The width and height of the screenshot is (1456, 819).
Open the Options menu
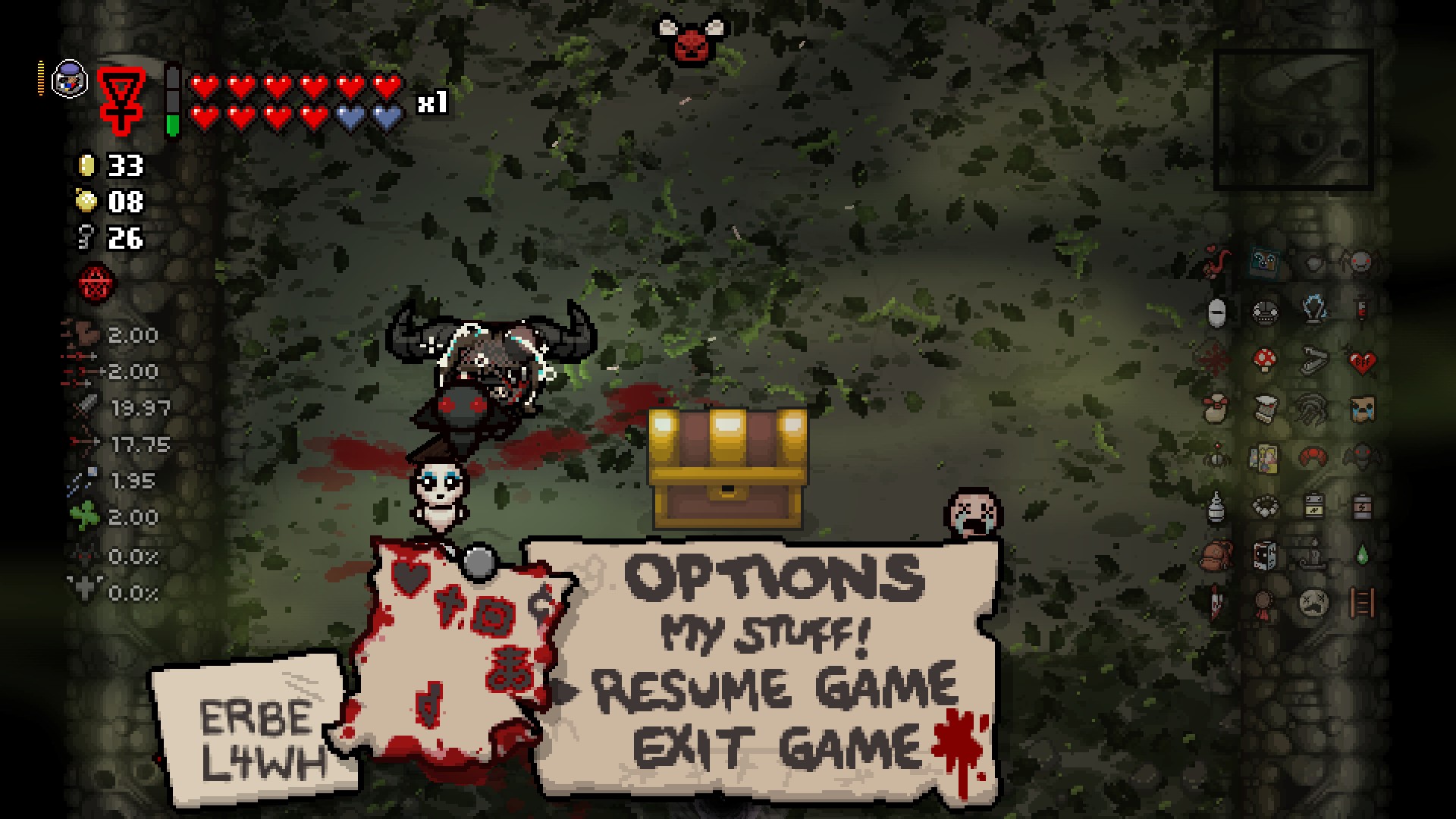tap(774, 577)
